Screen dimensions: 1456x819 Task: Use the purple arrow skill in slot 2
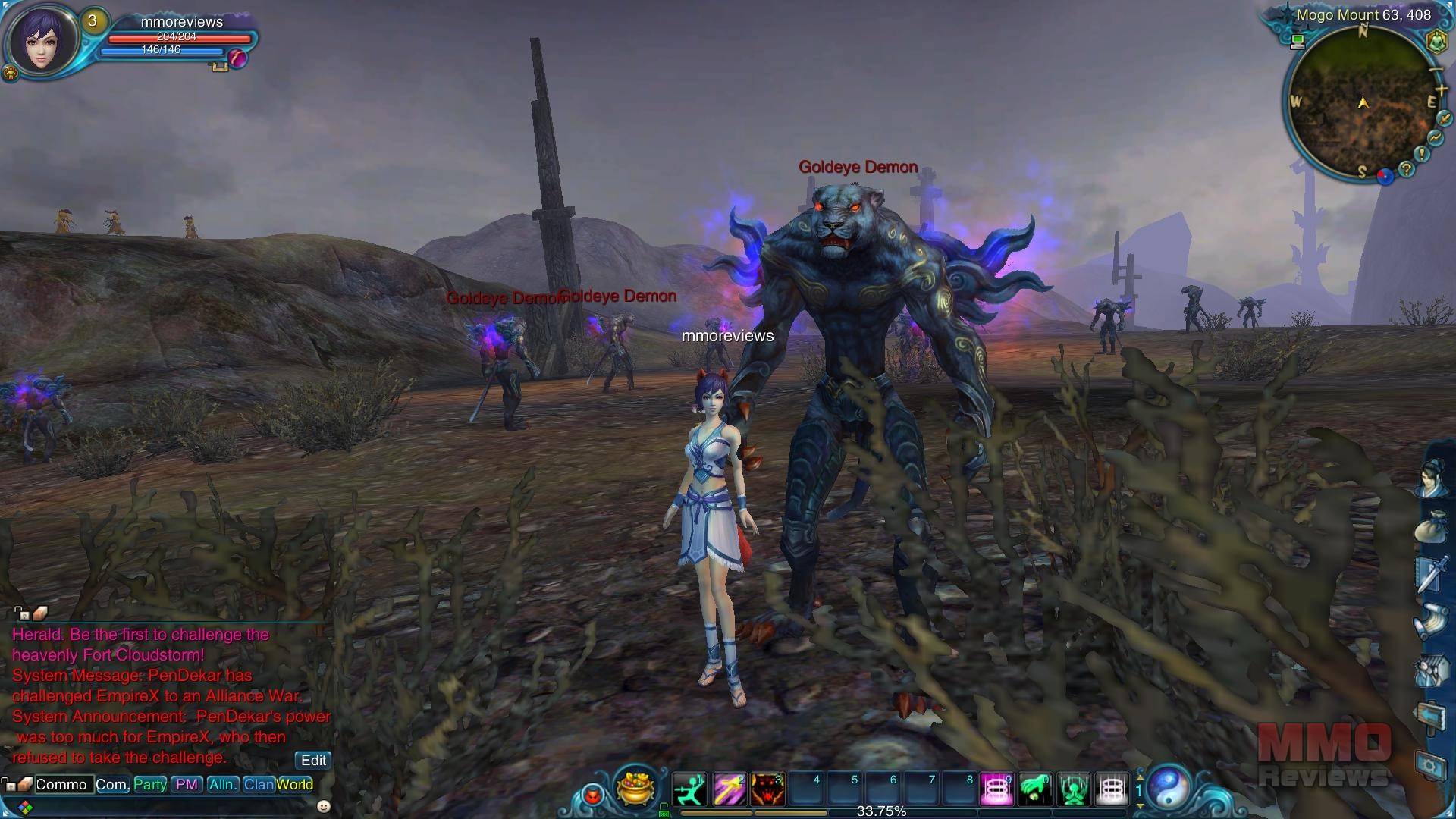click(x=728, y=789)
